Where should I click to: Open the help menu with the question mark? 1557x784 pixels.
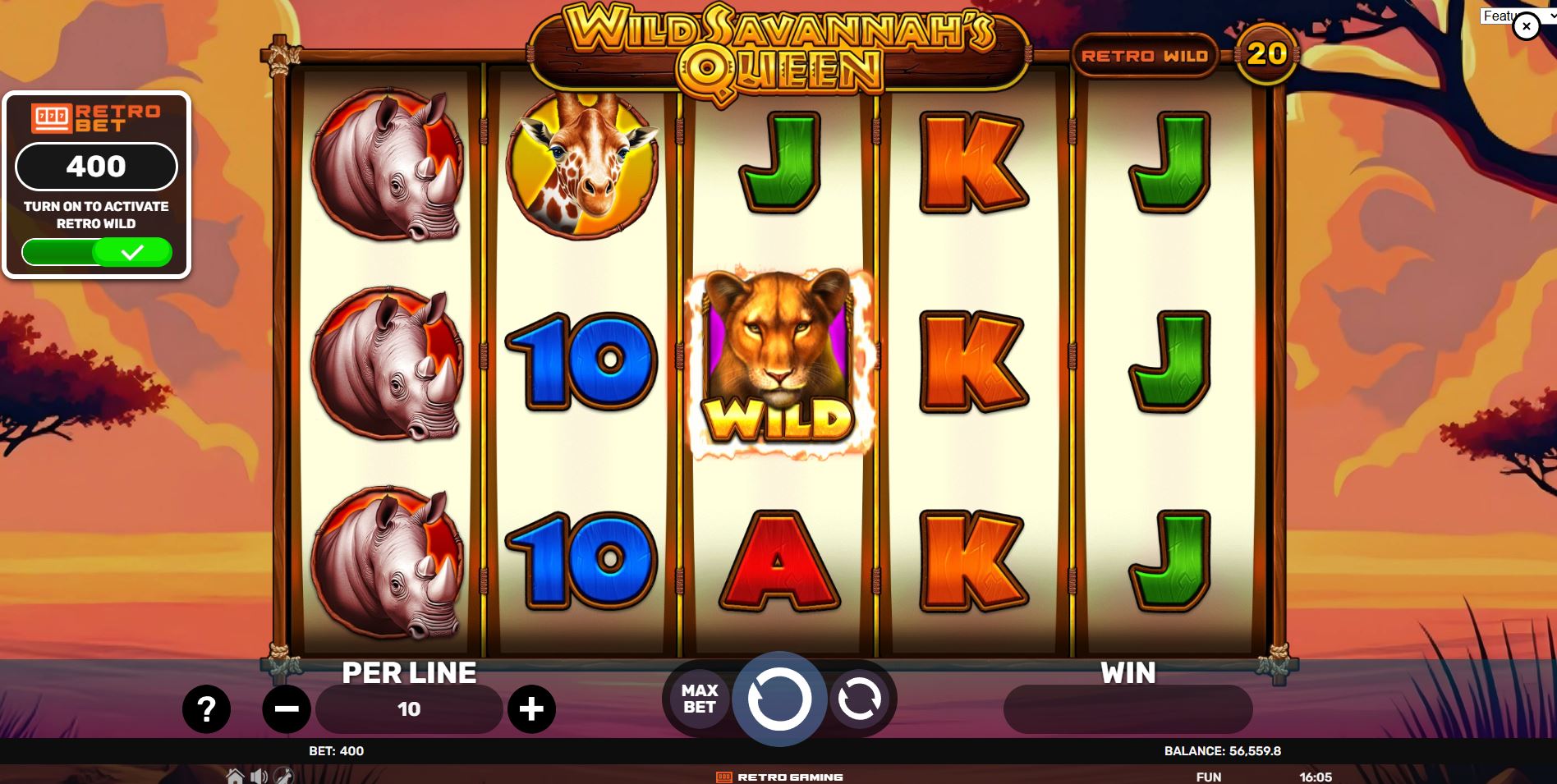[x=206, y=708]
